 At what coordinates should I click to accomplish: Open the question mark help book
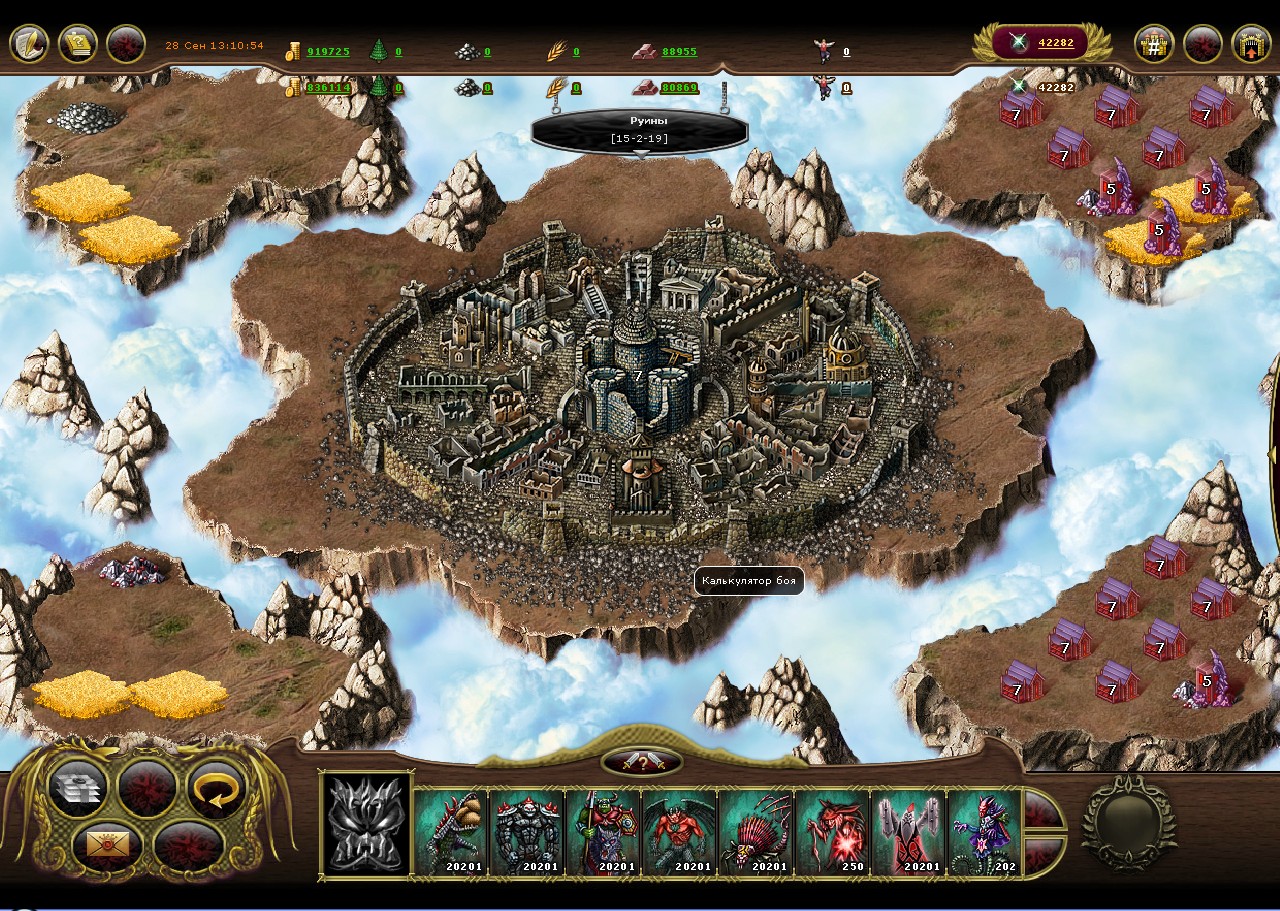[77, 44]
